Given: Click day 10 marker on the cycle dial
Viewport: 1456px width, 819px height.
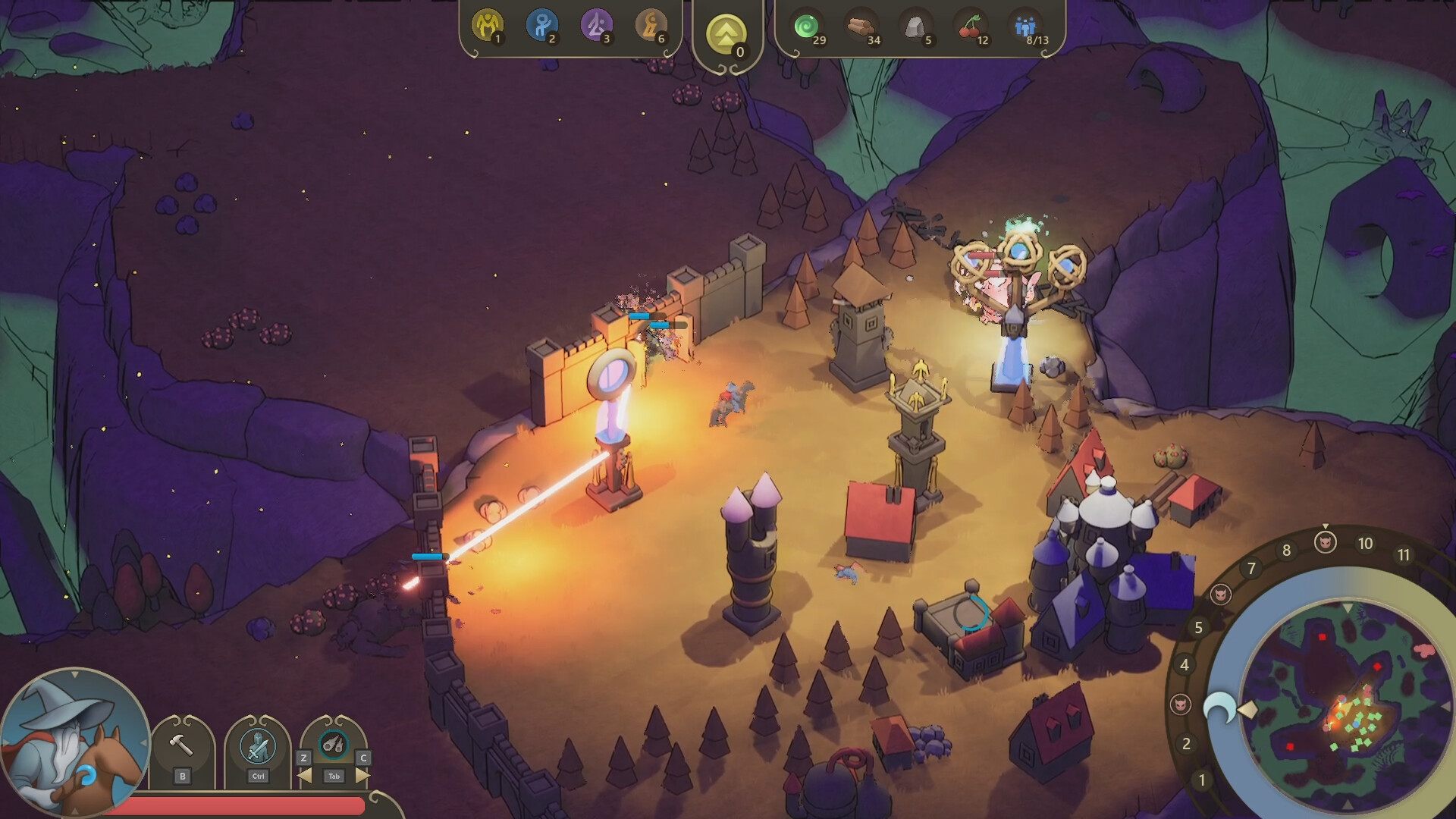Looking at the screenshot, I should point(1365,544).
